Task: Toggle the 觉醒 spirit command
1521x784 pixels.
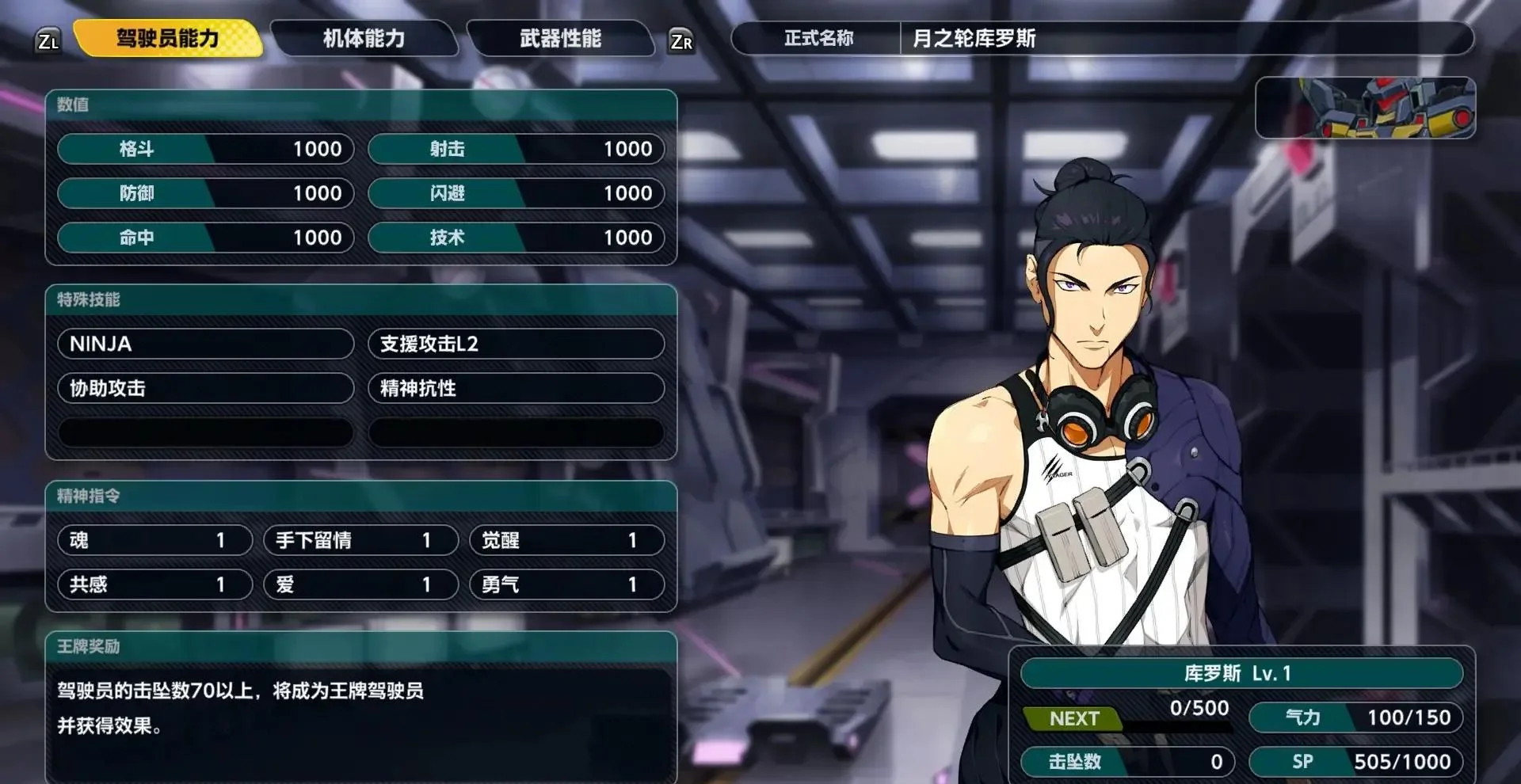Action: pos(567,540)
